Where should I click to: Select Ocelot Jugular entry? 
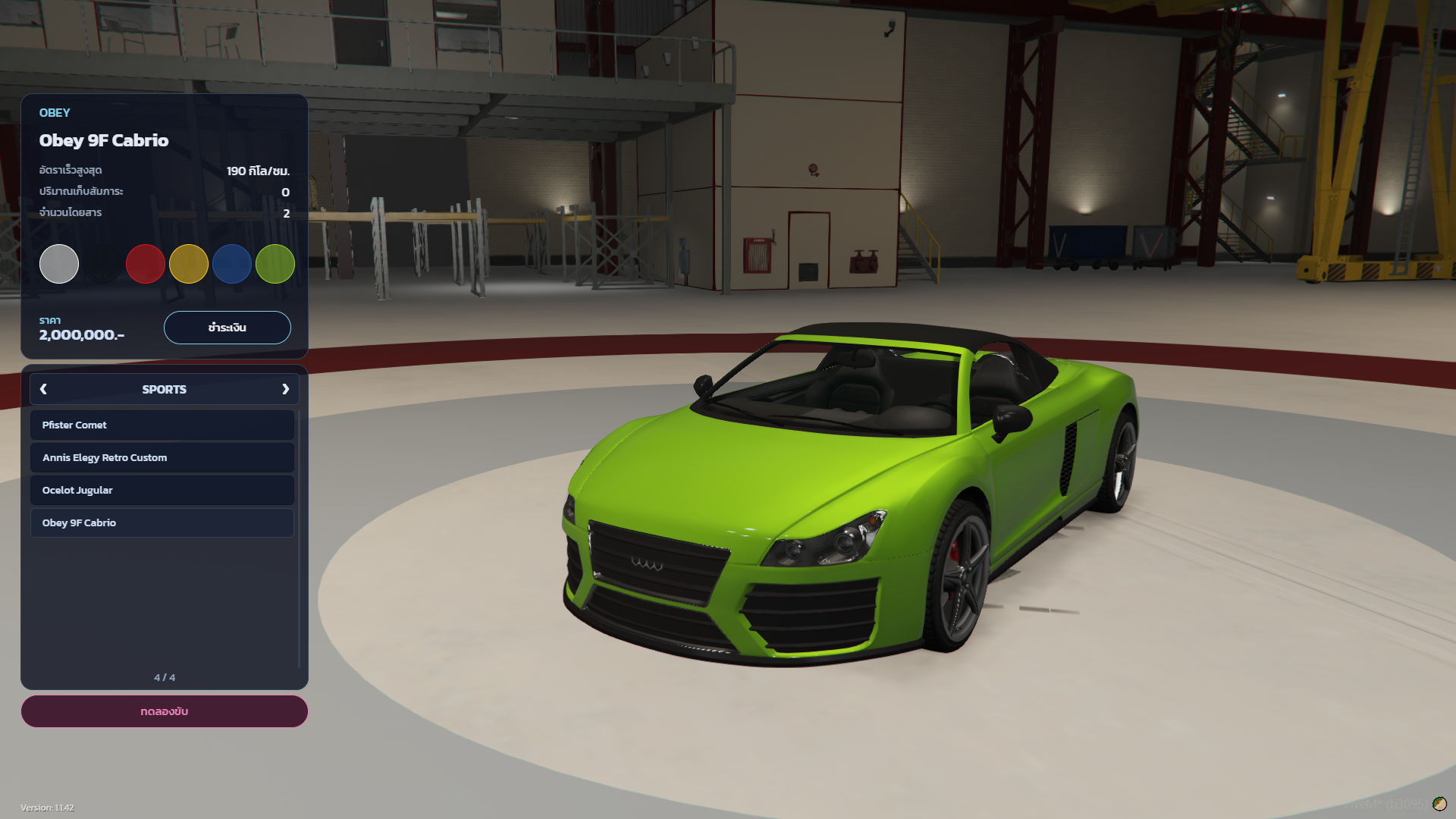tap(162, 491)
